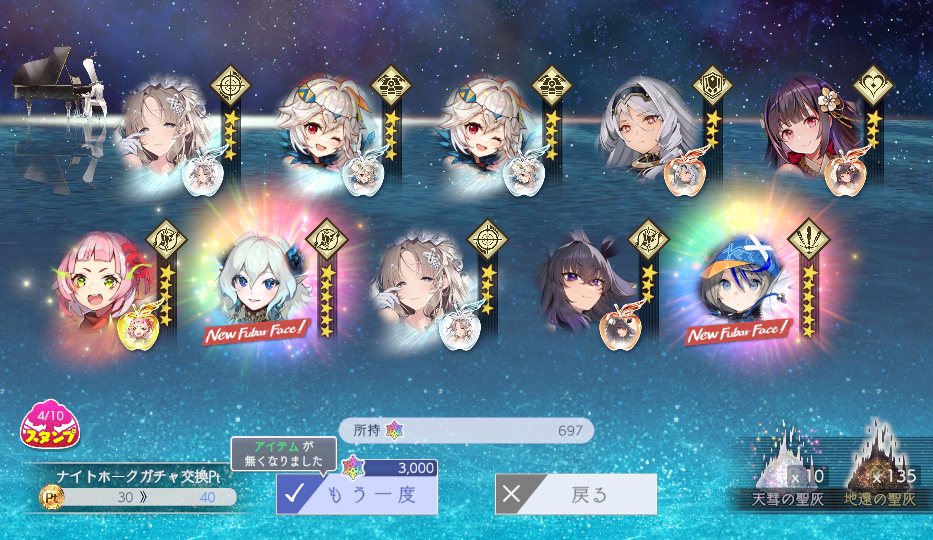The height and width of the screenshot is (540, 933).
Task: Open the pink スタンプ stamp card
Action: coord(51,427)
